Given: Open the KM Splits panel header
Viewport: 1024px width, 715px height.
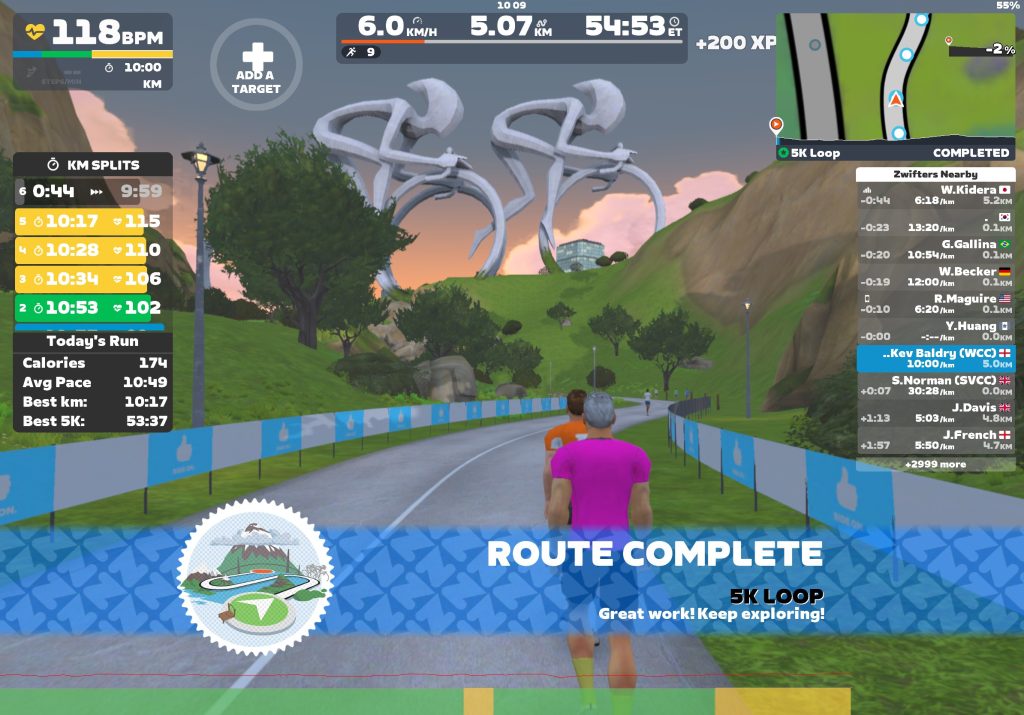Looking at the screenshot, I should pyautogui.click(x=93, y=165).
